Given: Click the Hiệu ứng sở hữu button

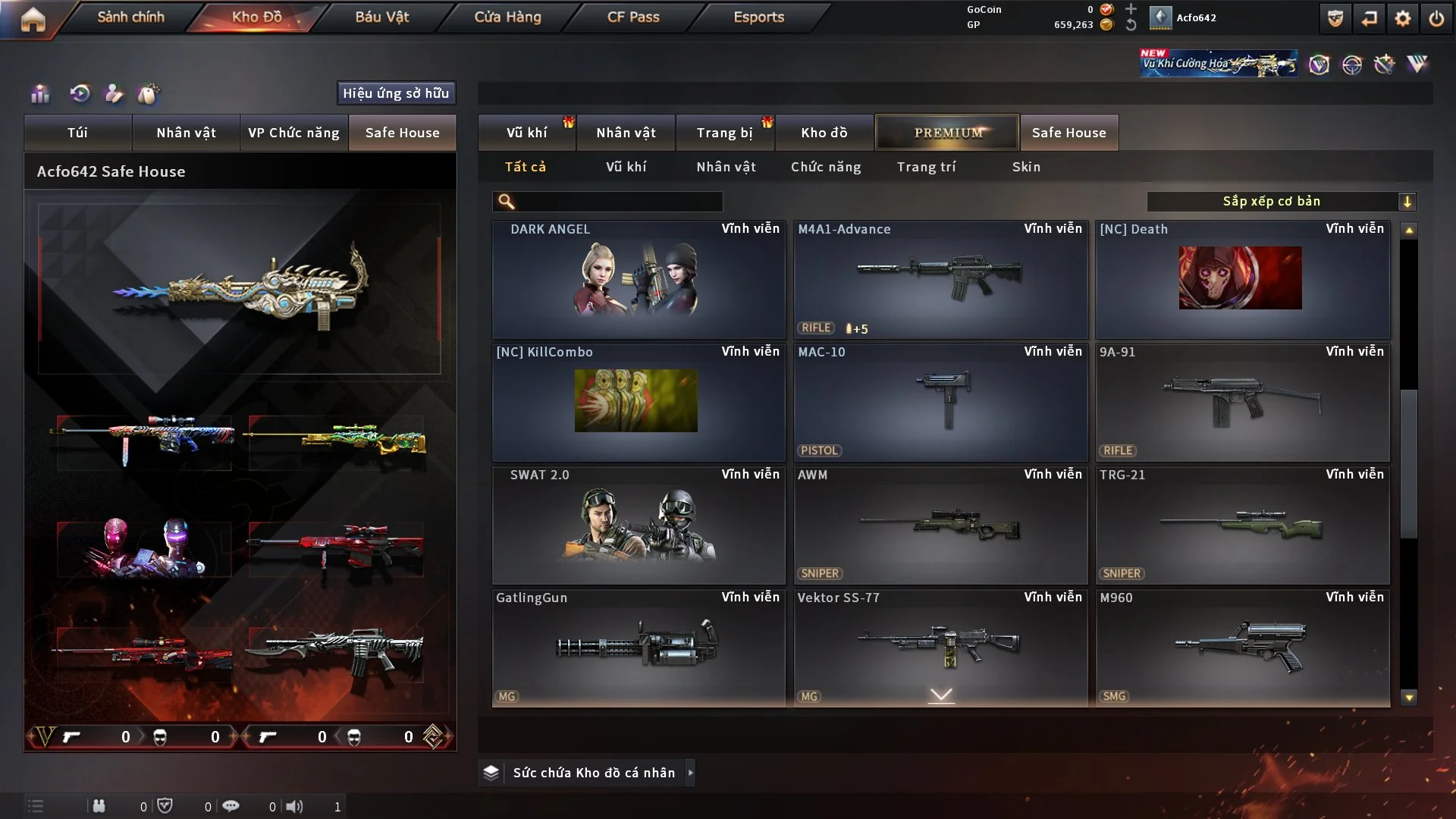Looking at the screenshot, I should 396,93.
